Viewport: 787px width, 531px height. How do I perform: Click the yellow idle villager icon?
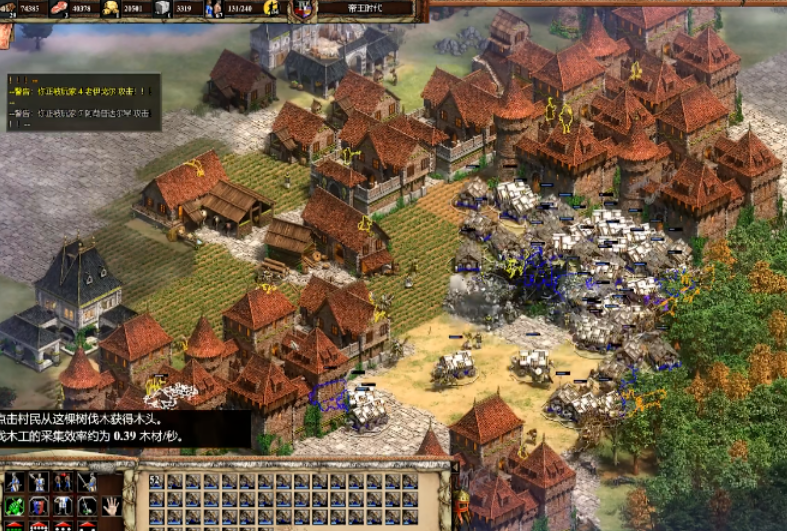pyautogui.click(x=270, y=9)
